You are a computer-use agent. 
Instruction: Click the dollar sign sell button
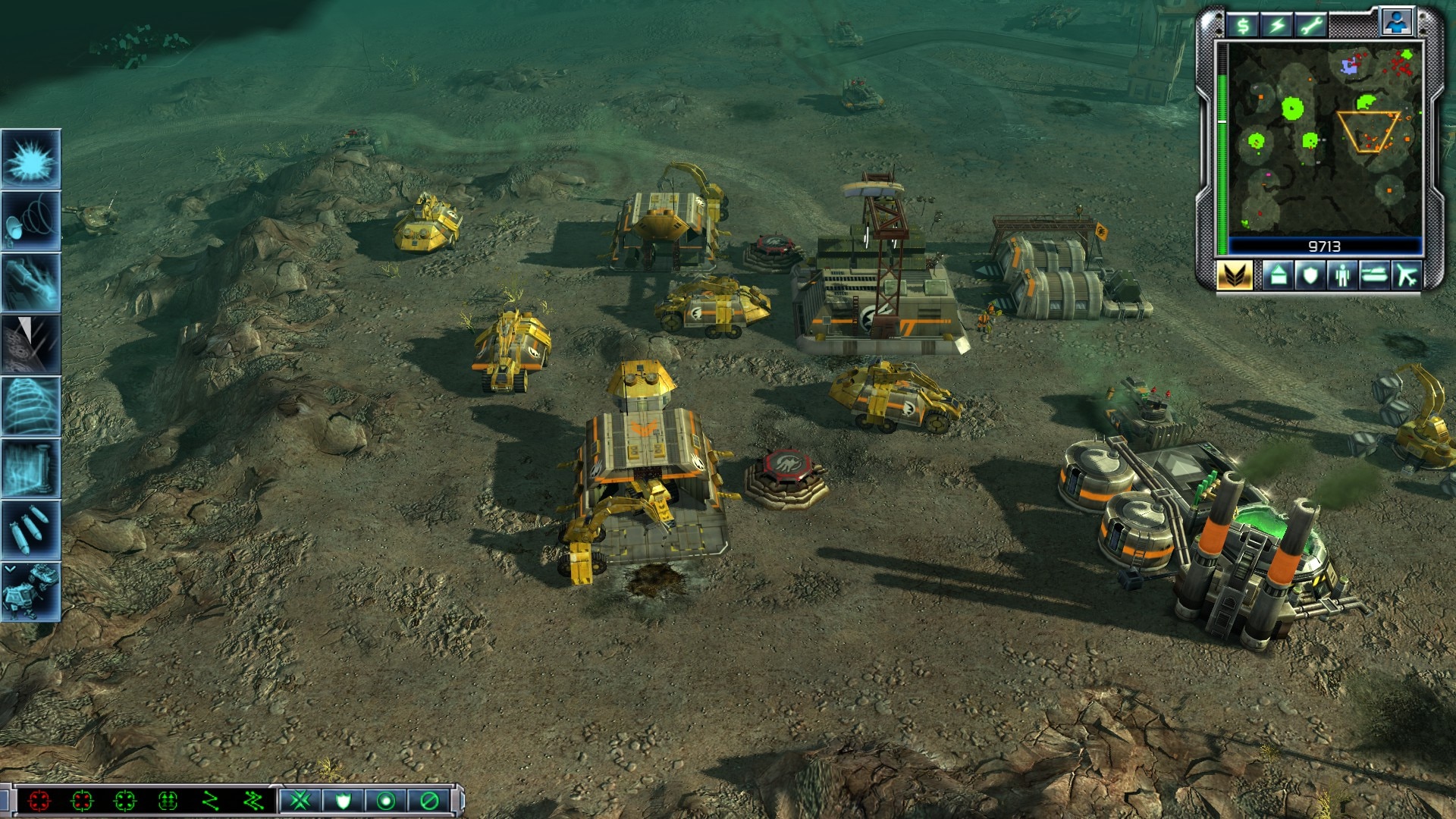coord(1243,27)
